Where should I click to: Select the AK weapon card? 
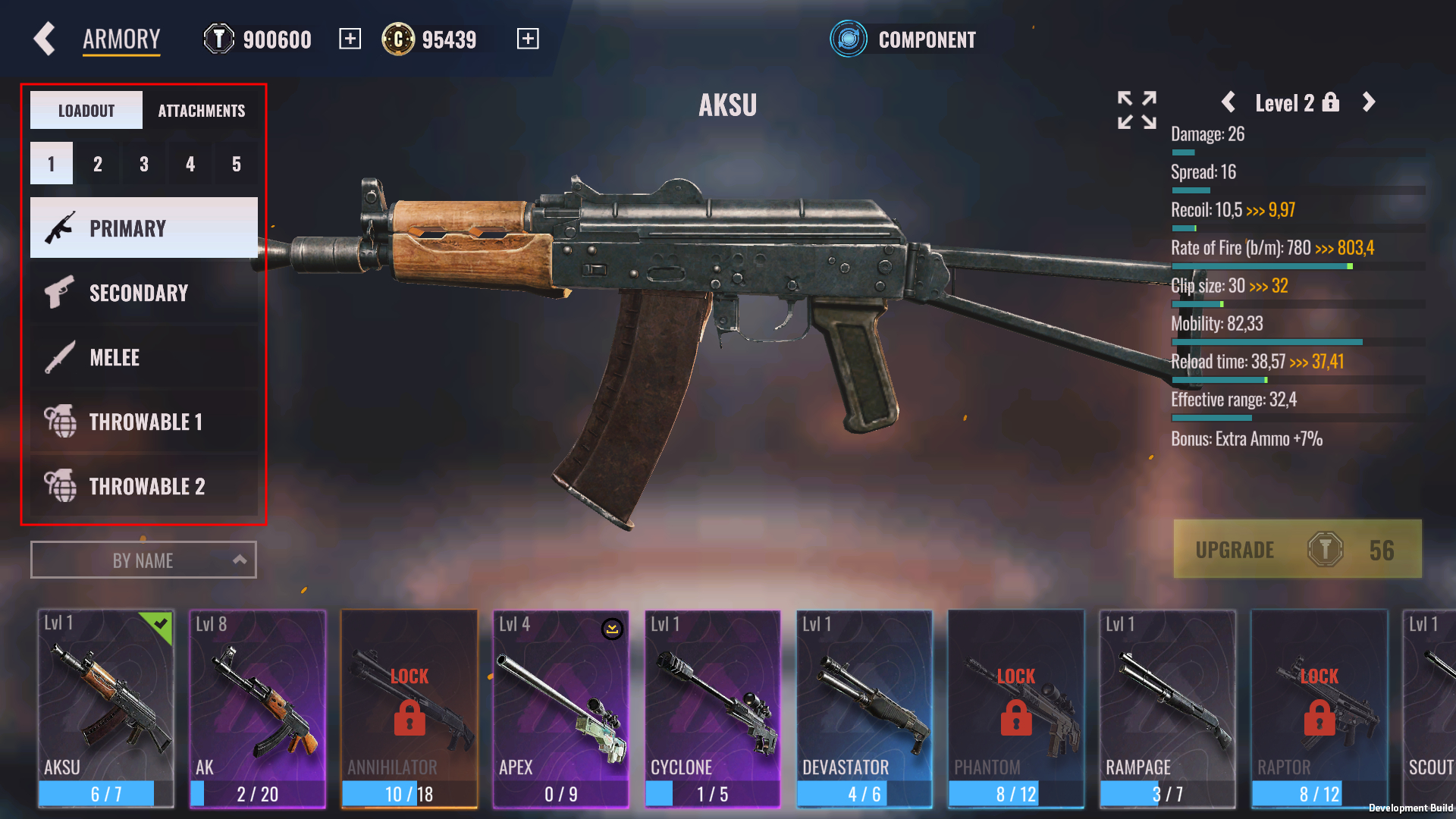[258, 708]
